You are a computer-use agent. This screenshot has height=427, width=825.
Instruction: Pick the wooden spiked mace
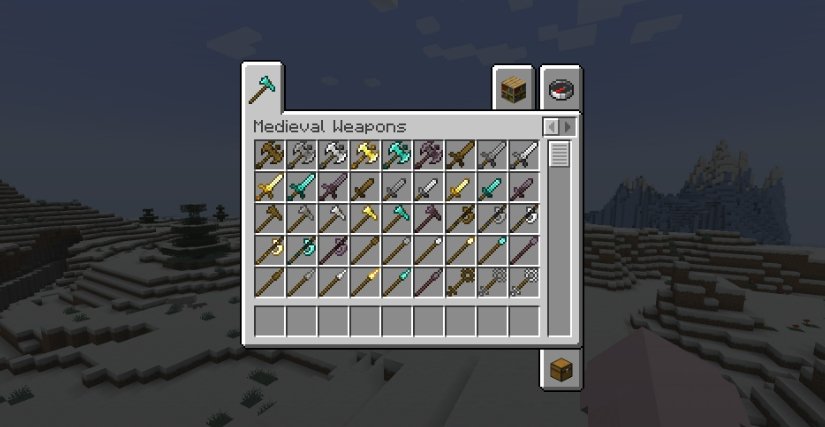(x=461, y=282)
